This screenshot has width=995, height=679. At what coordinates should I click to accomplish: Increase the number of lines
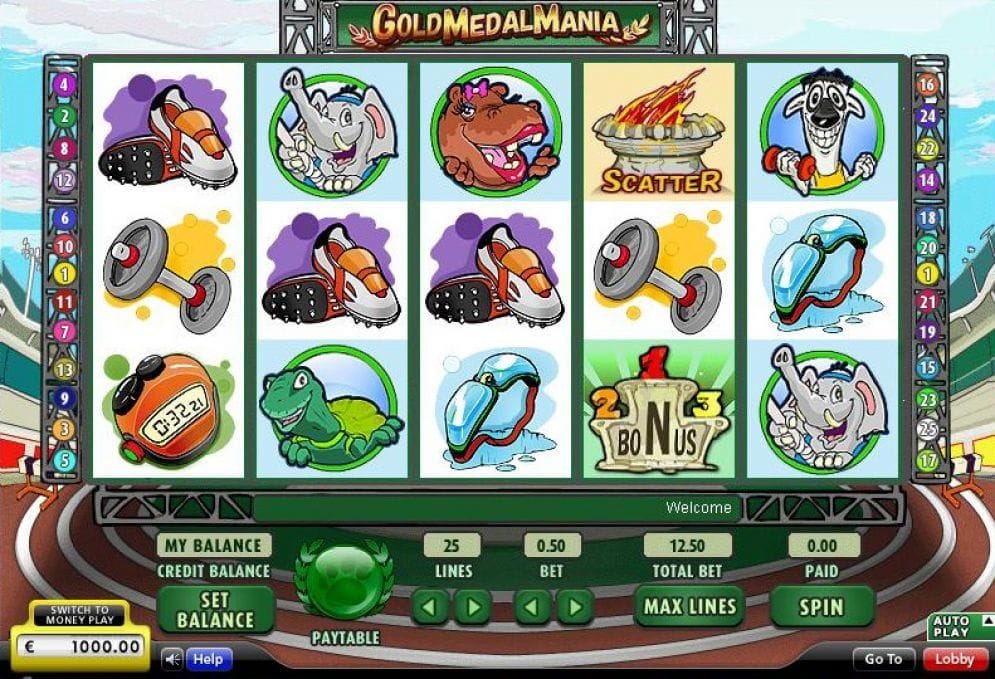472,606
